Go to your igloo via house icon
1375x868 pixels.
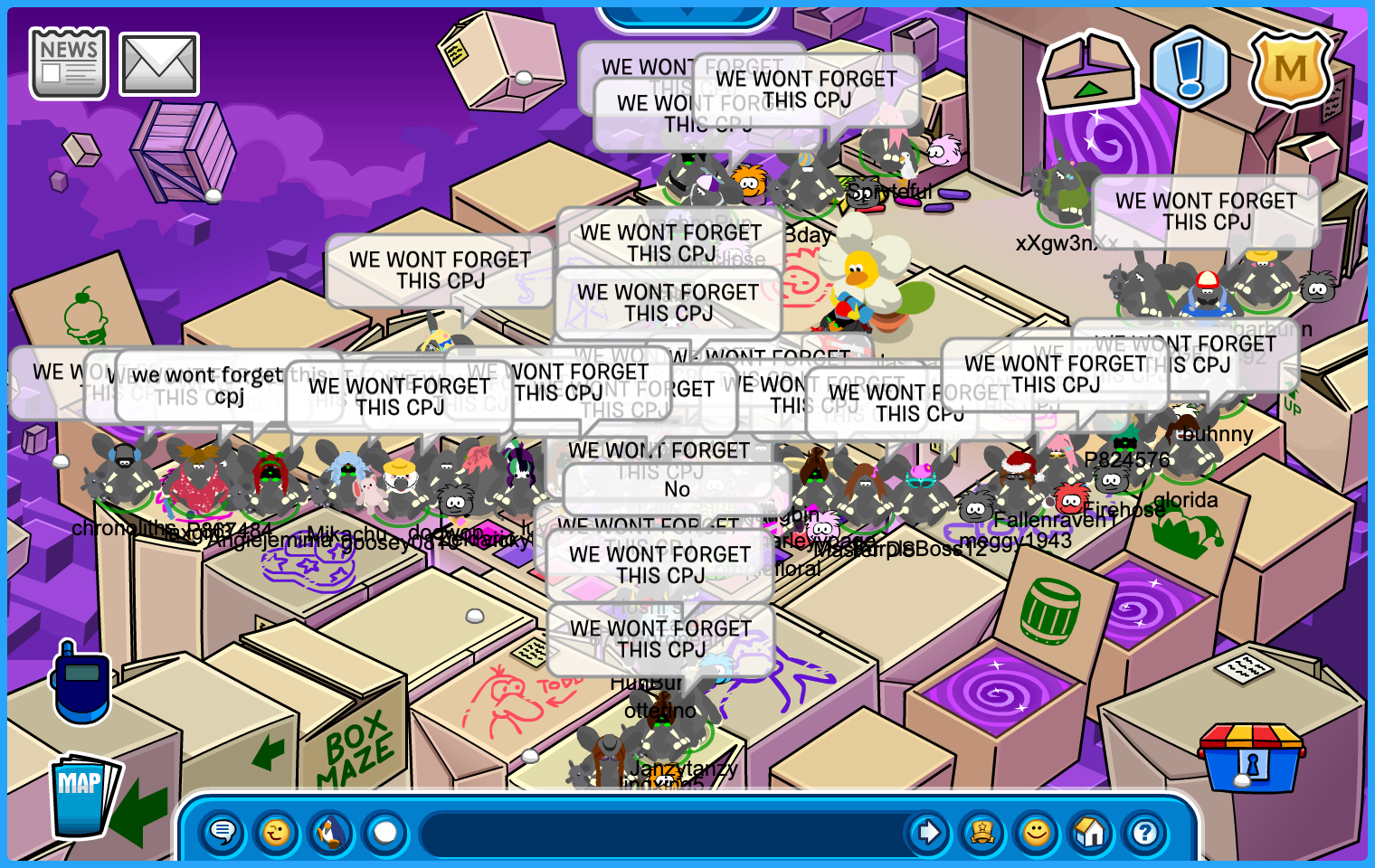point(1091,832)
